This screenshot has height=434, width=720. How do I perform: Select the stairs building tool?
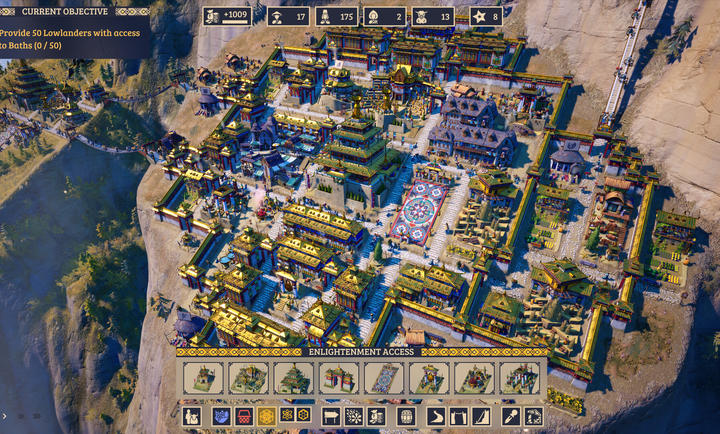pyautogui.click(x=482, y=416)
